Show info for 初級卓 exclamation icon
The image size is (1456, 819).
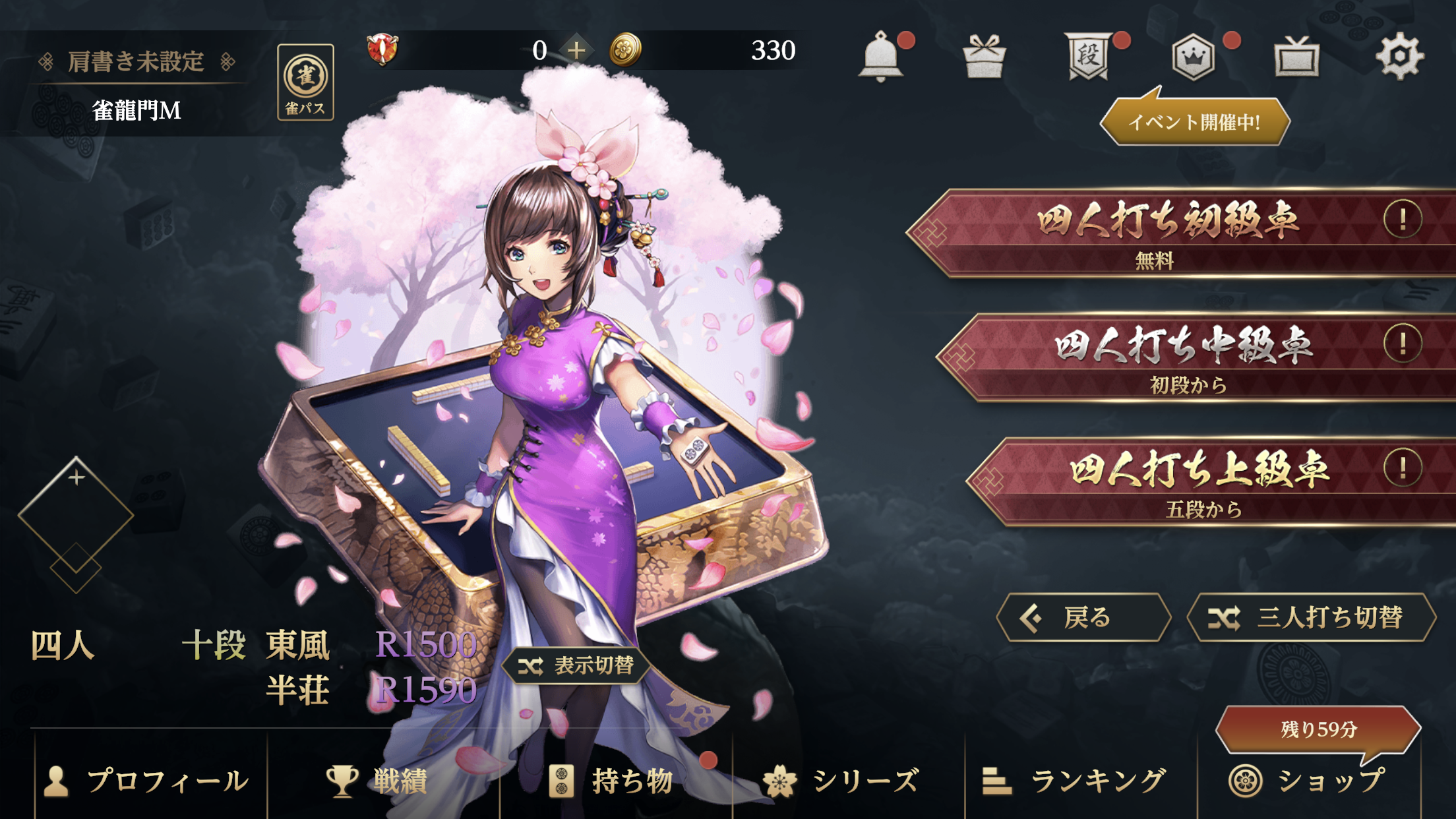pos(1402,219)
